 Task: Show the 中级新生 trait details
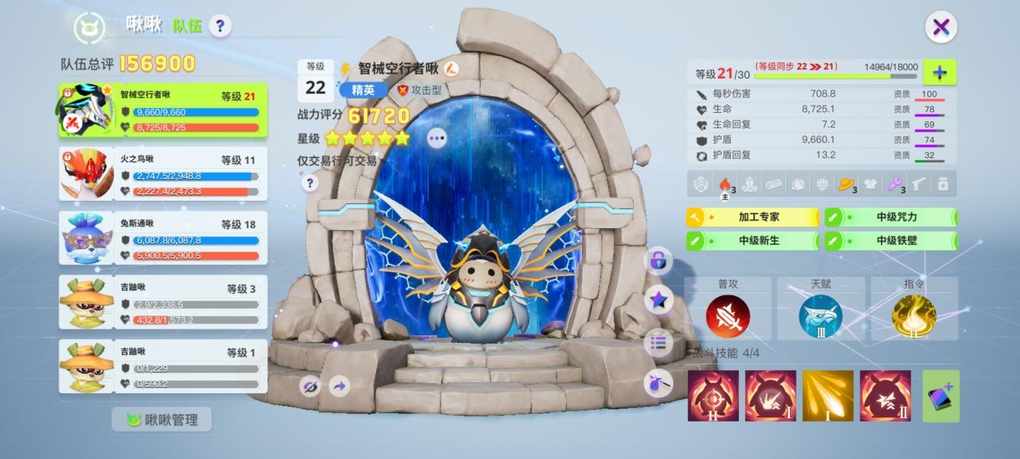click(x=750, y=241)
